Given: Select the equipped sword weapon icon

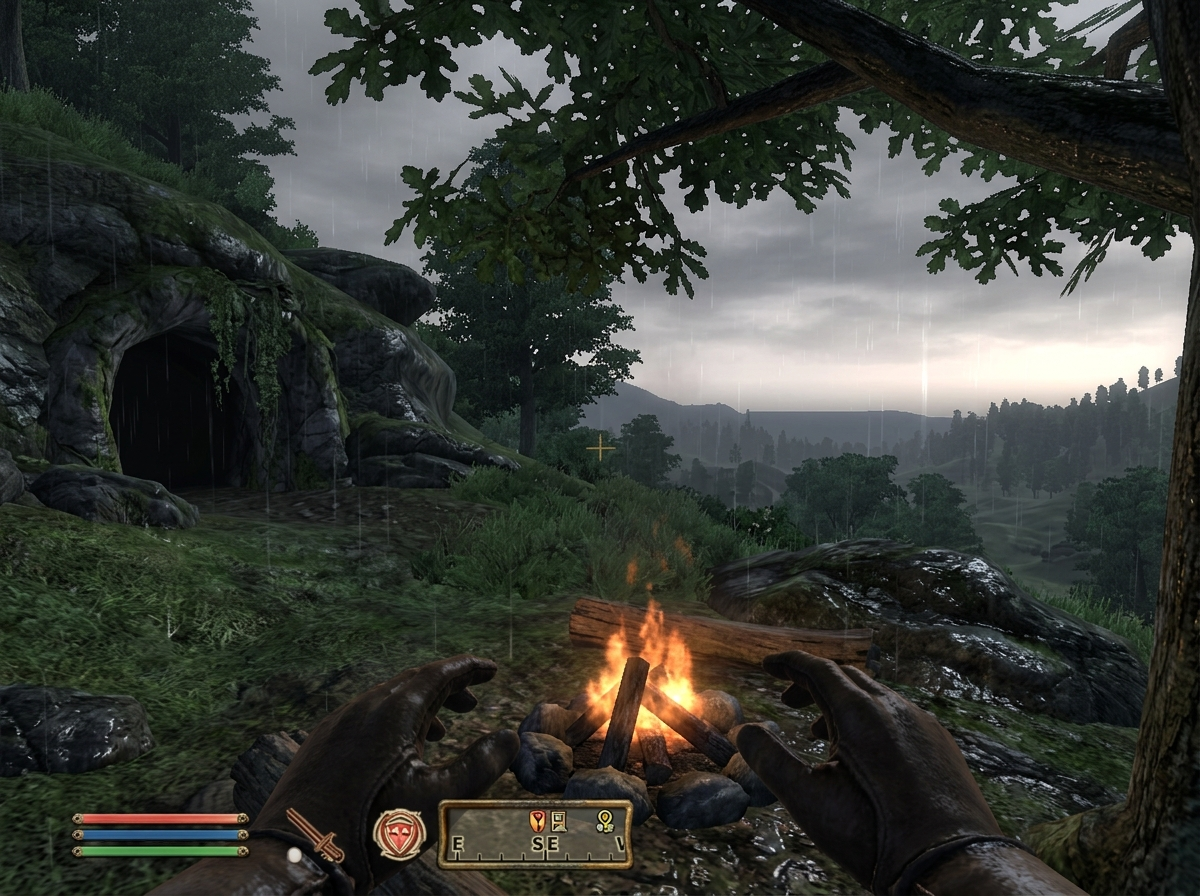Looking at the screenshot, I should 315,835.
